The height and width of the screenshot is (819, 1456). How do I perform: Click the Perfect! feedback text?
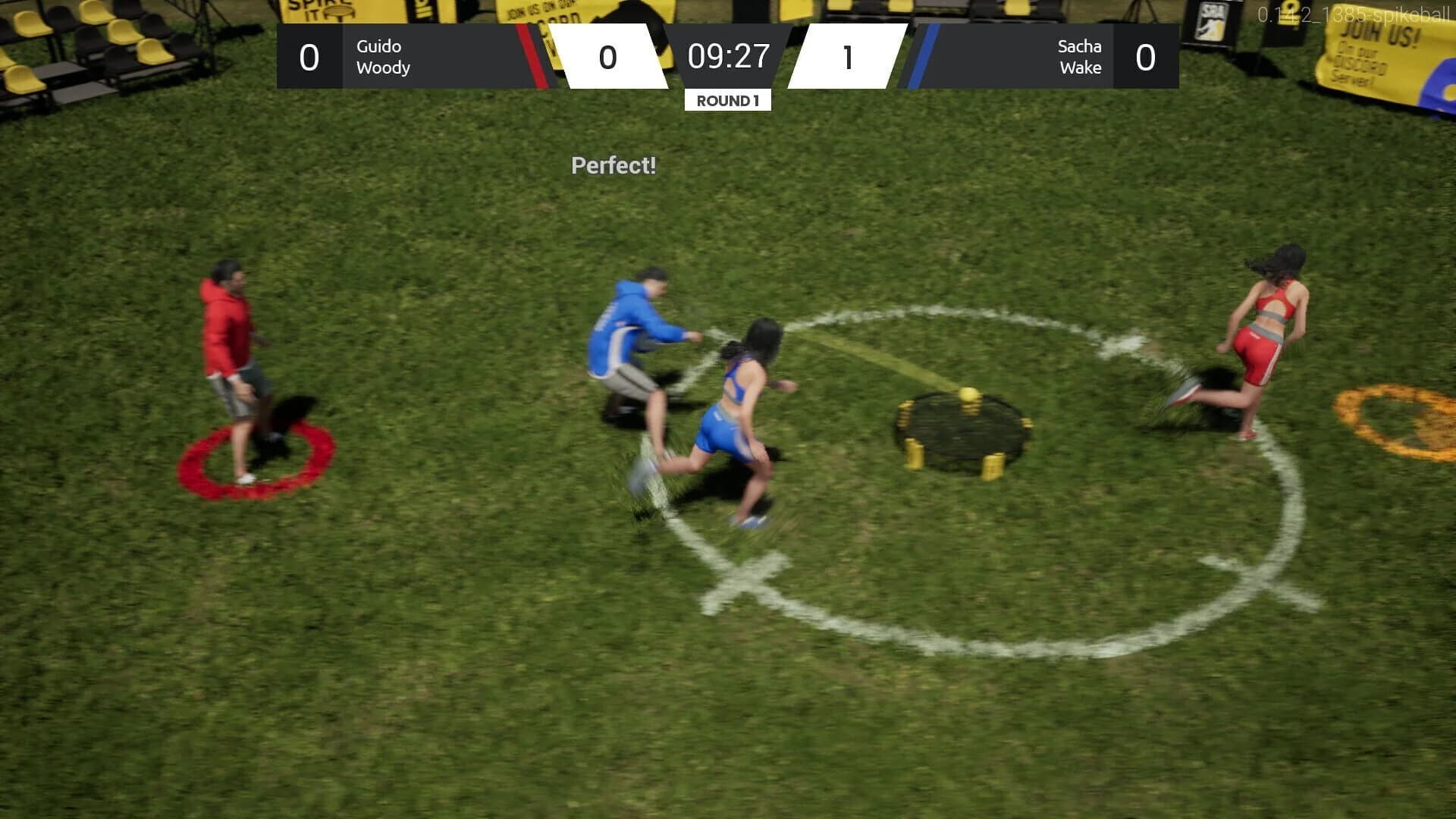pyautogui.click(x=613, y=165)
